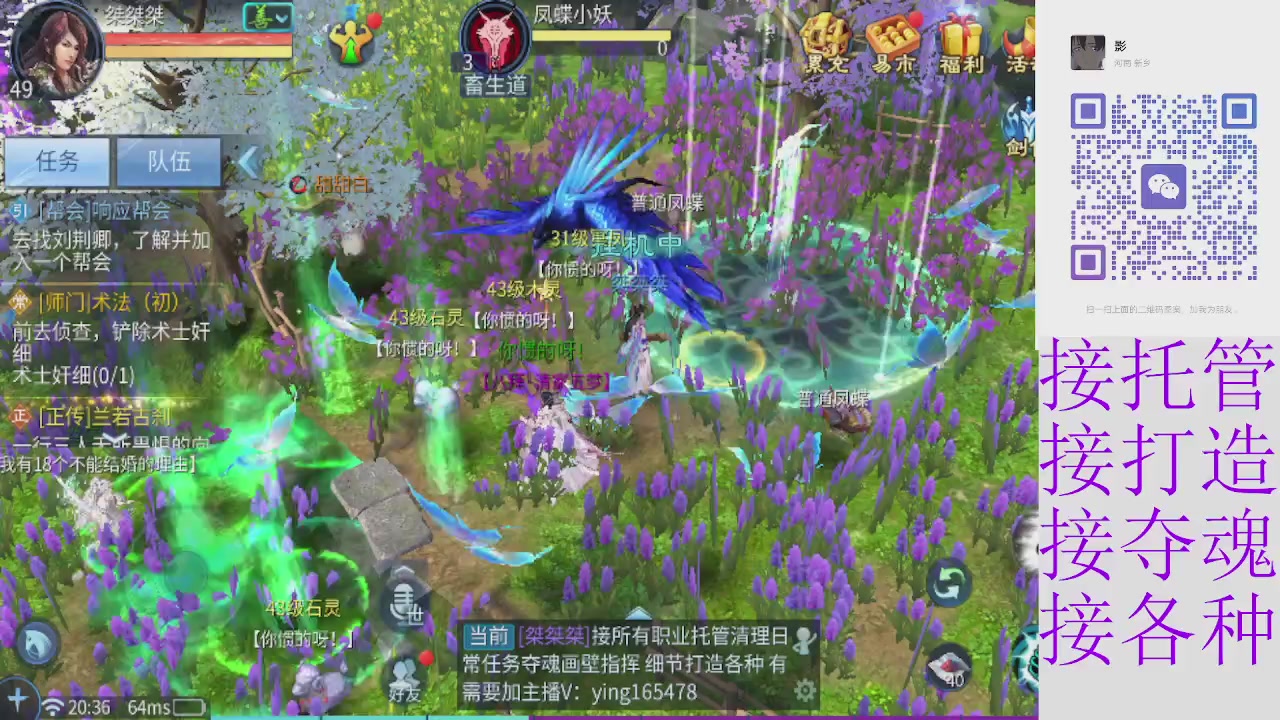Open chat settings via the gear icon
Viewport: 1280px width, 720px height.
[806, 690]
